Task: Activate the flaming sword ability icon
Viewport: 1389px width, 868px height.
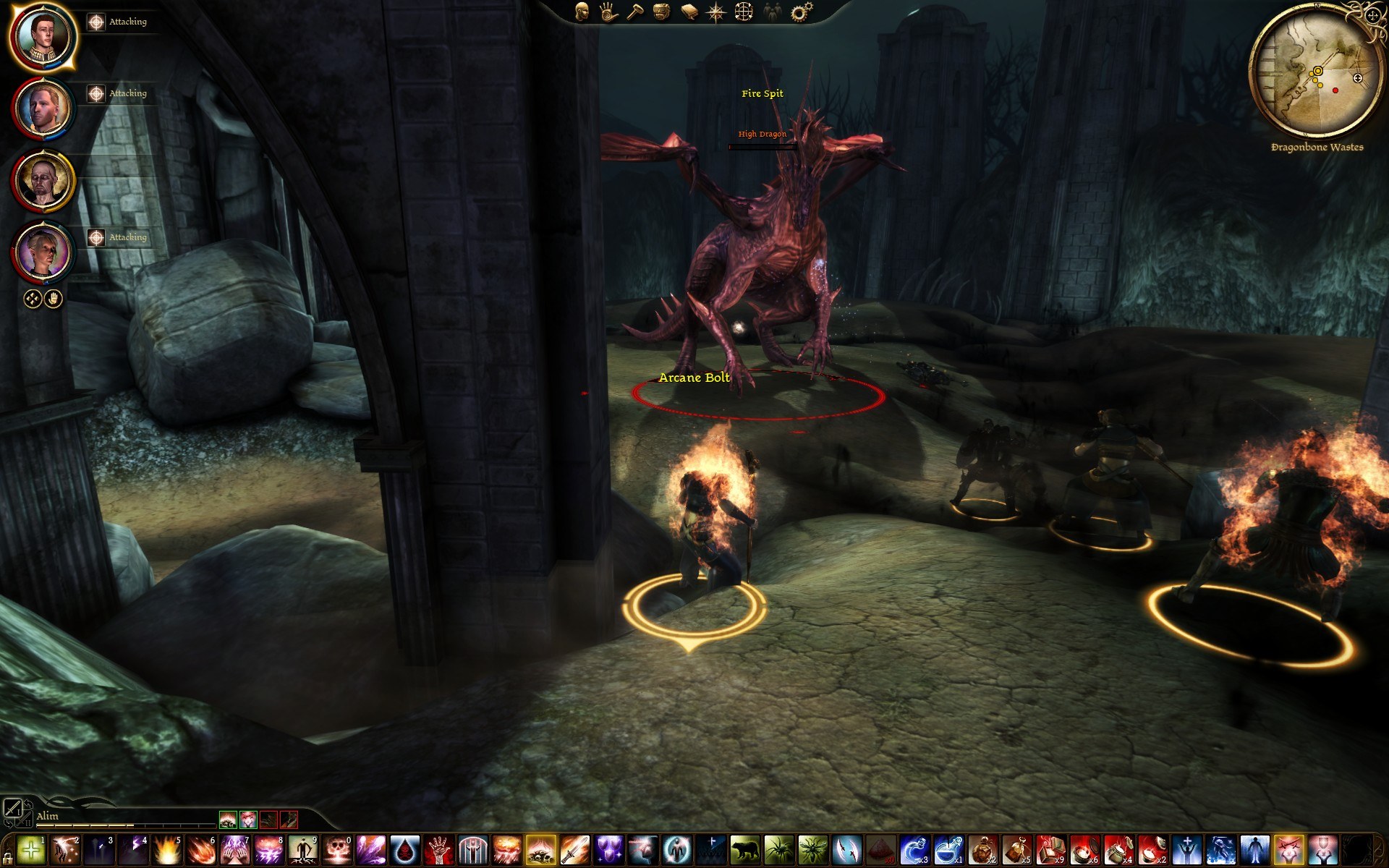Action: [574, 850]
